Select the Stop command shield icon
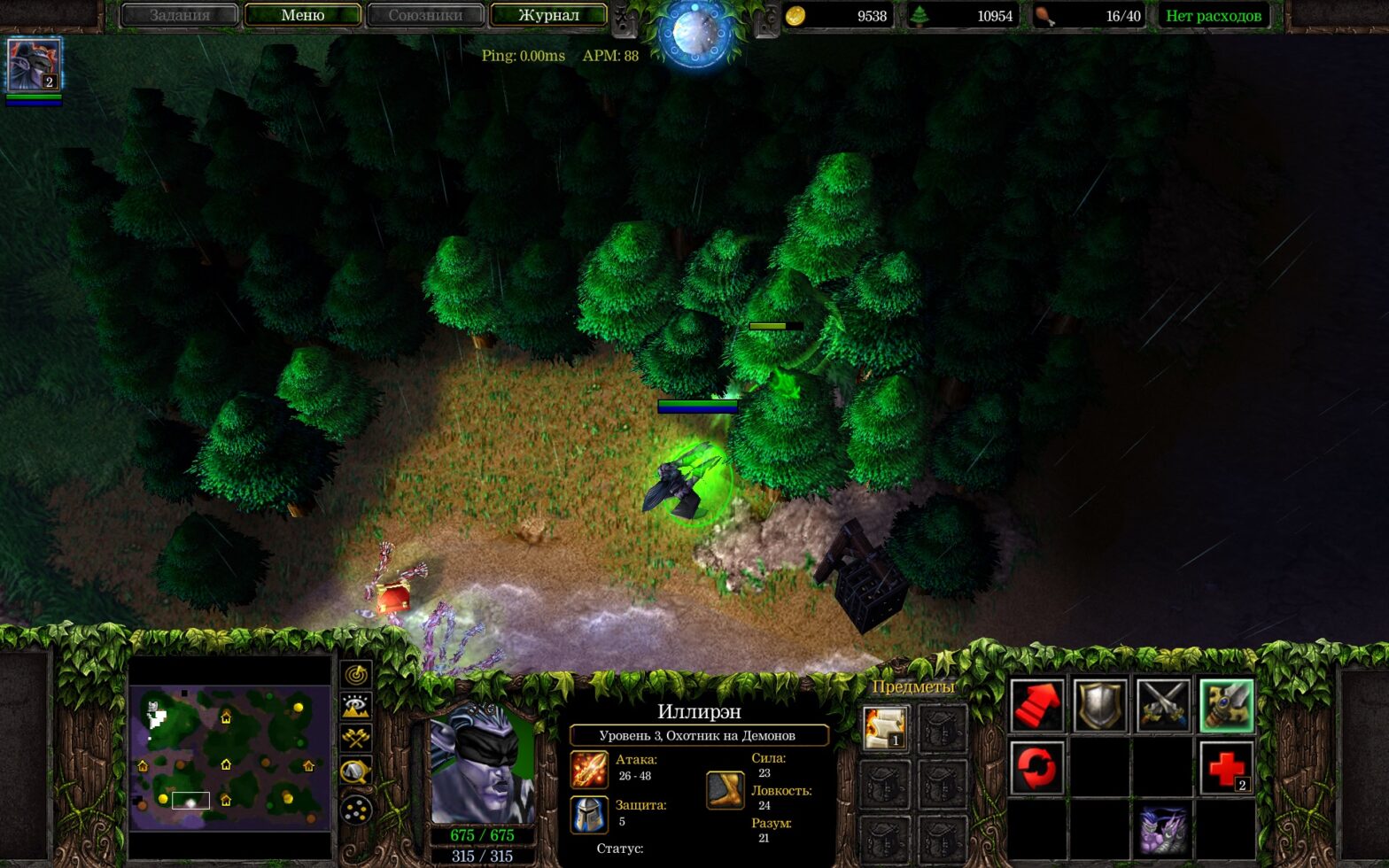 coord(1100,706)
